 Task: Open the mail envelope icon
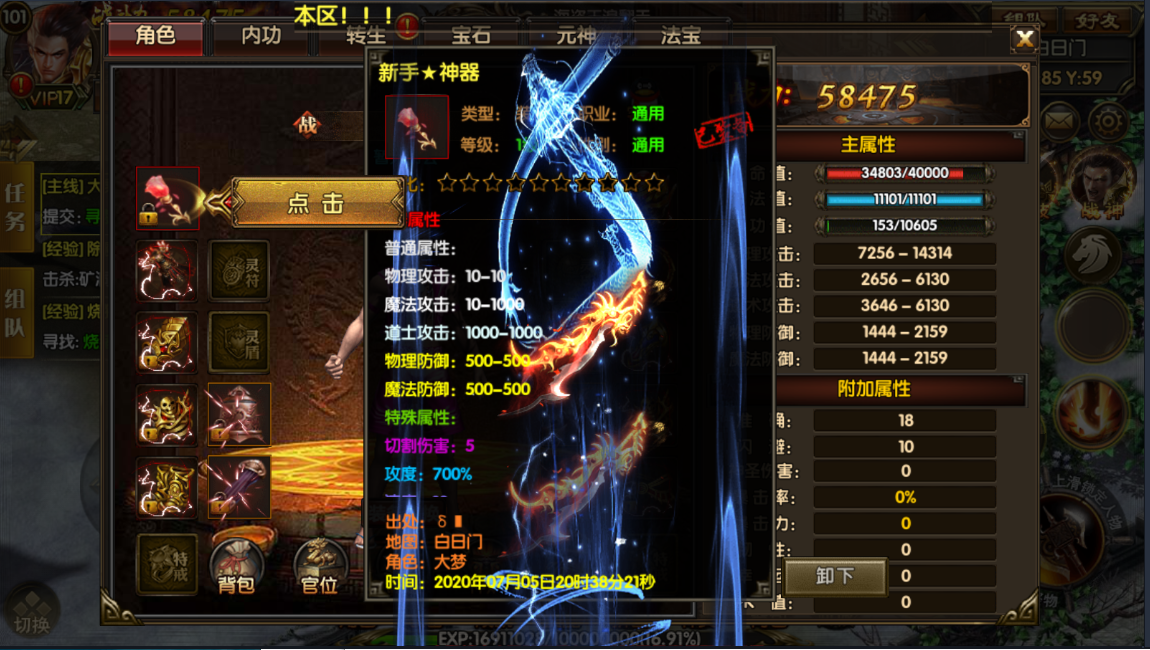coord(1058,122)
